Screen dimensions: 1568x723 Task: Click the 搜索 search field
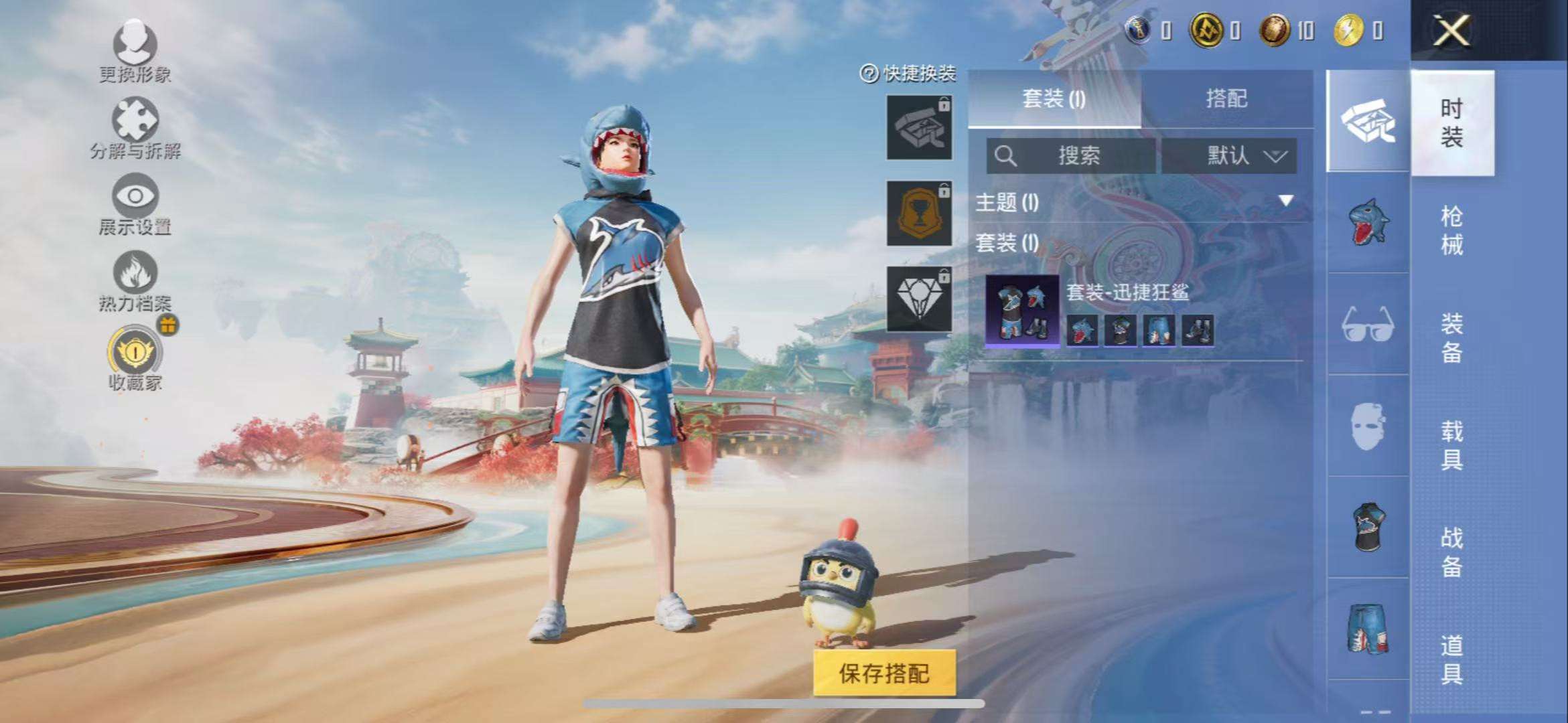(1070, 156)
